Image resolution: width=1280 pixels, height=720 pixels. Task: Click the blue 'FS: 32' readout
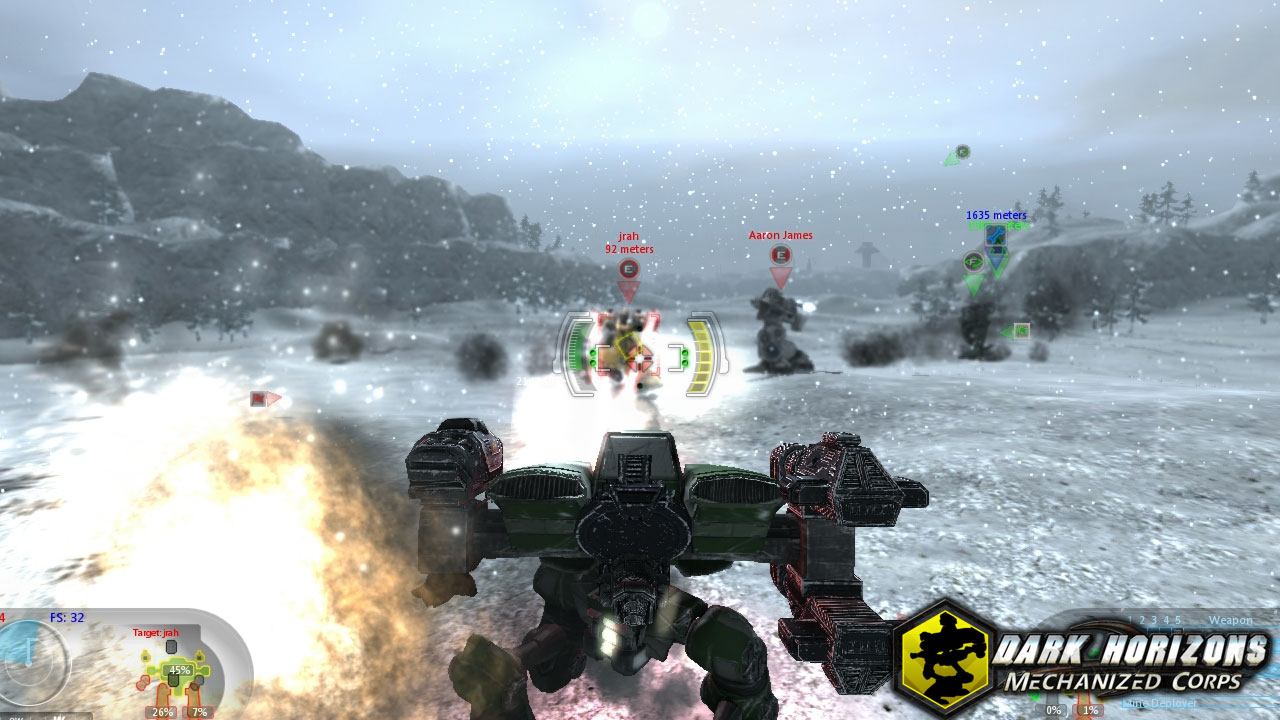tap(68, 617)
